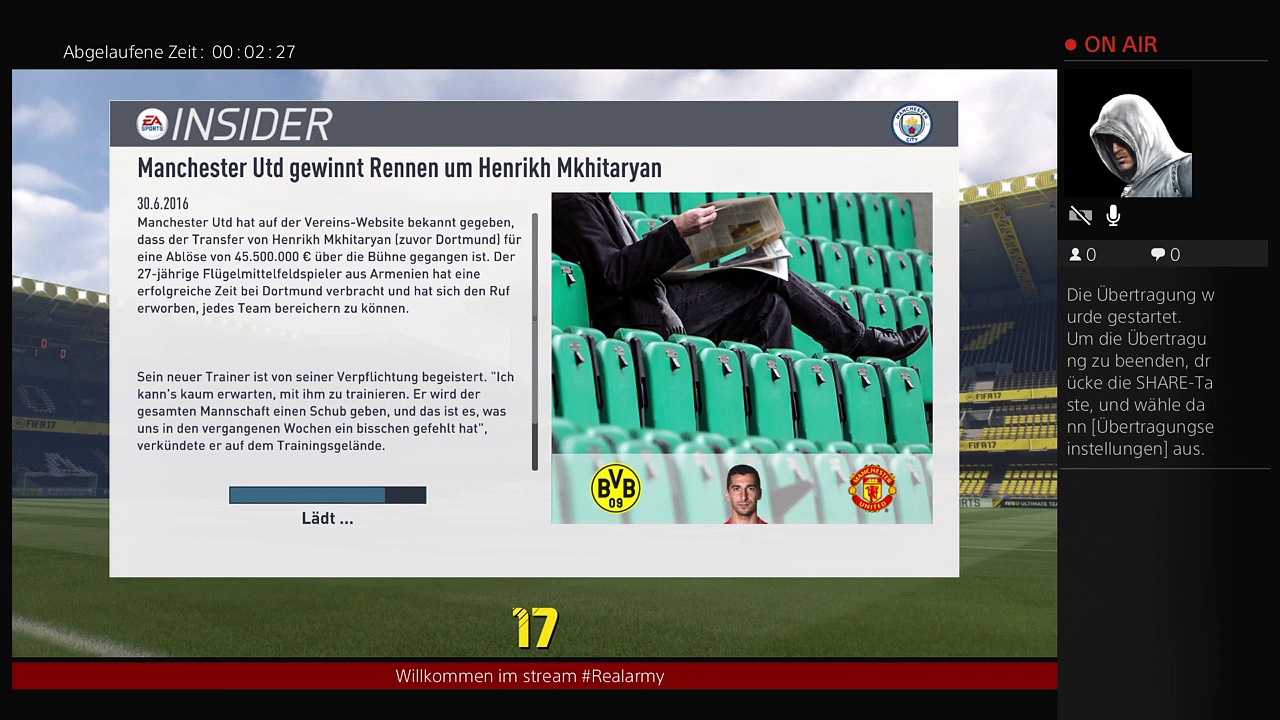Select the Manchester City crest in header
Screen dimensions: 1280x720
[911, 124]
